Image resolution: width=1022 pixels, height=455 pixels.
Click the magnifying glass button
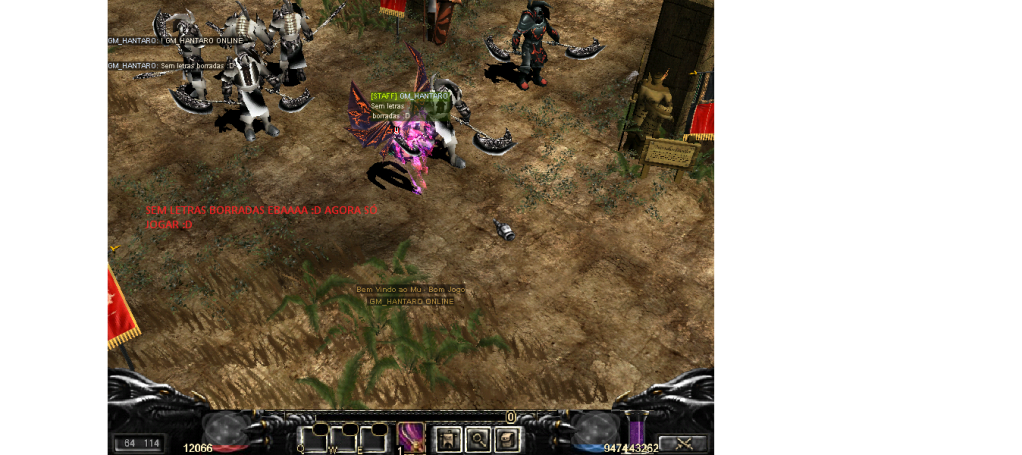(x=477, y=437)
